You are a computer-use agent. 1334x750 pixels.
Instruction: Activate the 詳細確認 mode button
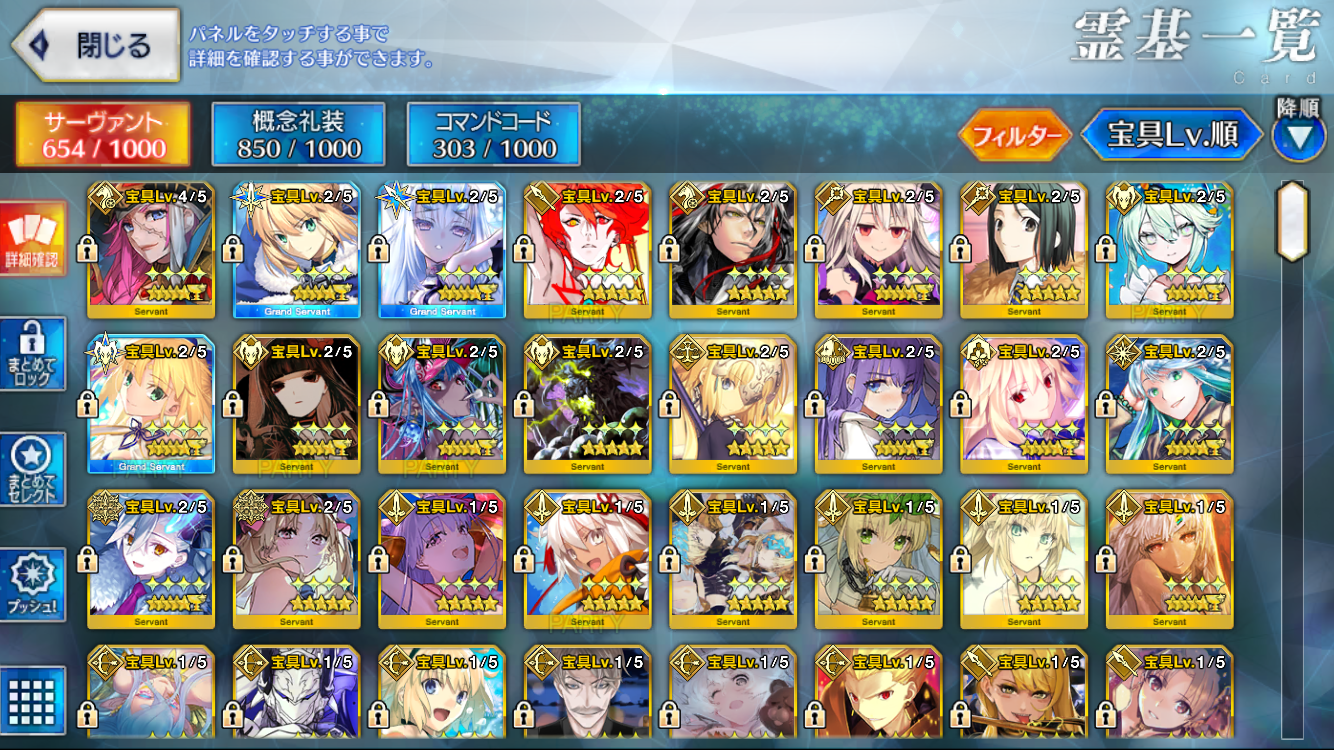[x=33, y=239]
